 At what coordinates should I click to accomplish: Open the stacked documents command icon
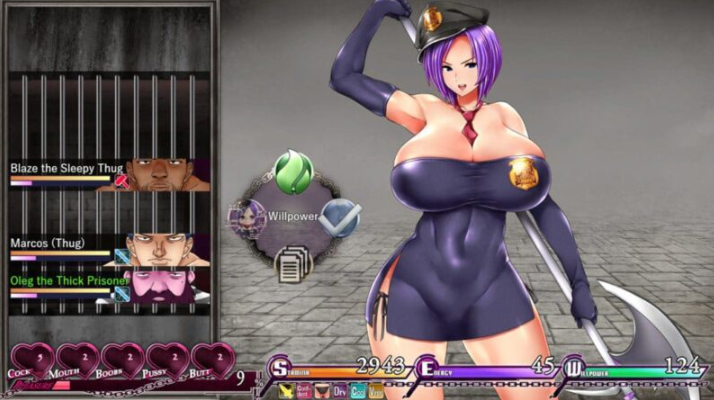coord(293,264)
